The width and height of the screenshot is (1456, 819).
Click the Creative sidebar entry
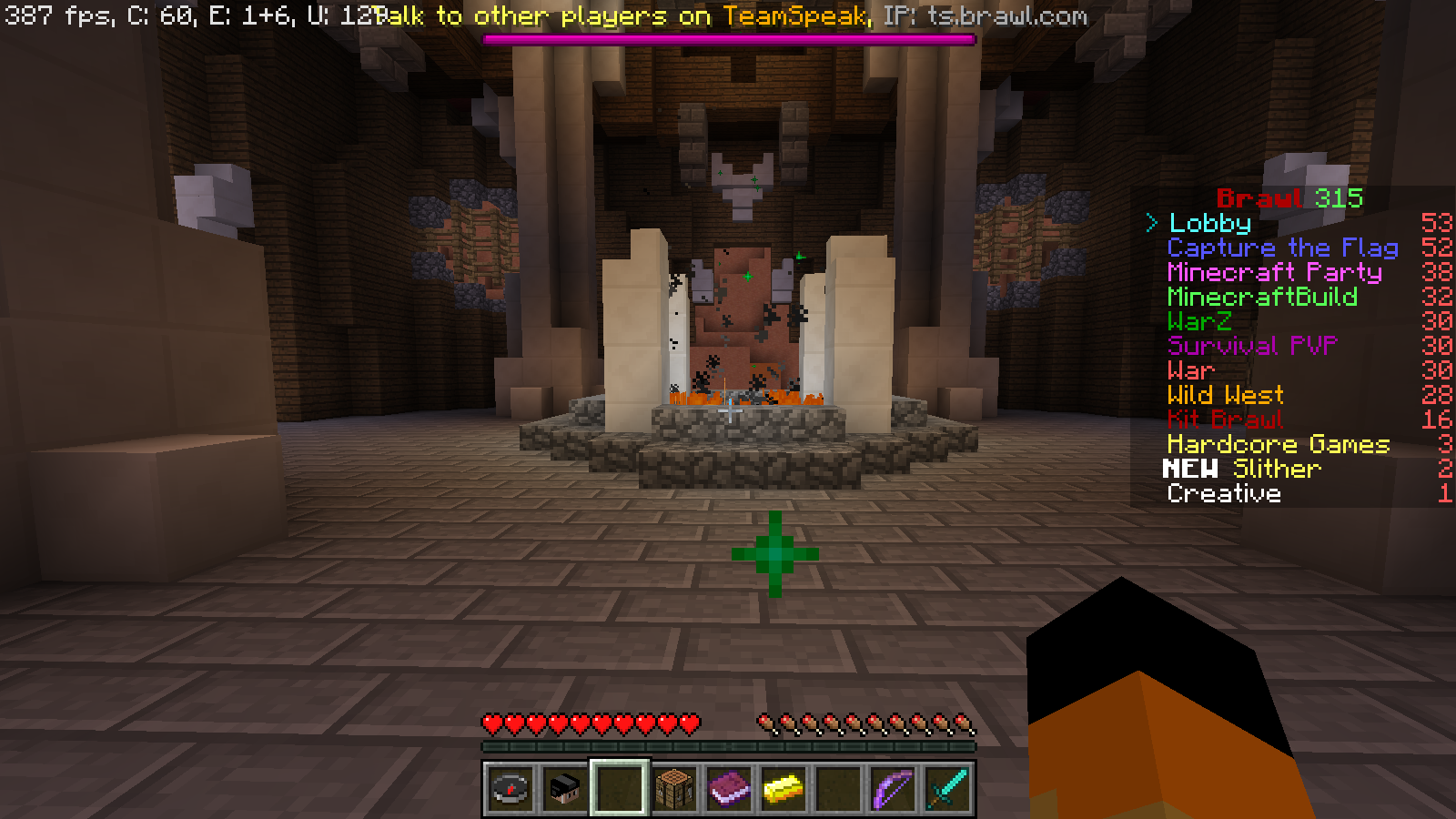pyautogui.click(x=1224, y=493)
